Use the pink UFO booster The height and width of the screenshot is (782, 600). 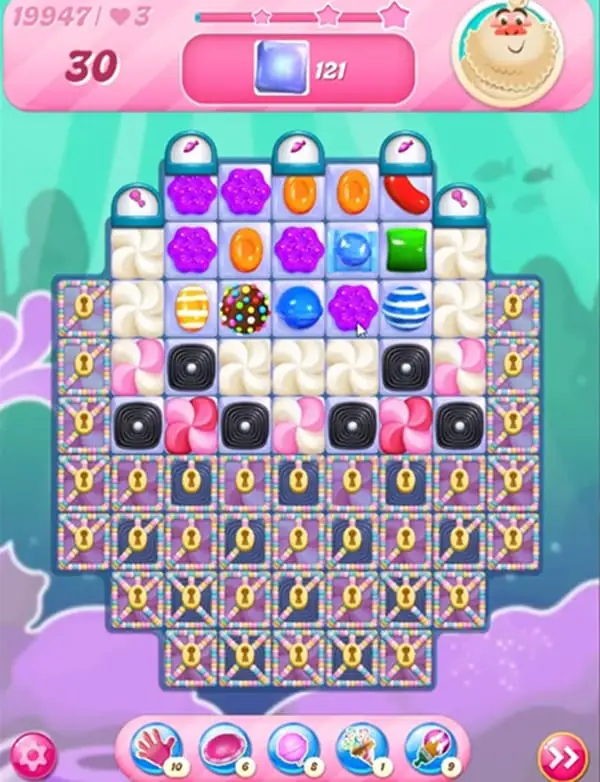pyautogui.click(x=222, y=747)
